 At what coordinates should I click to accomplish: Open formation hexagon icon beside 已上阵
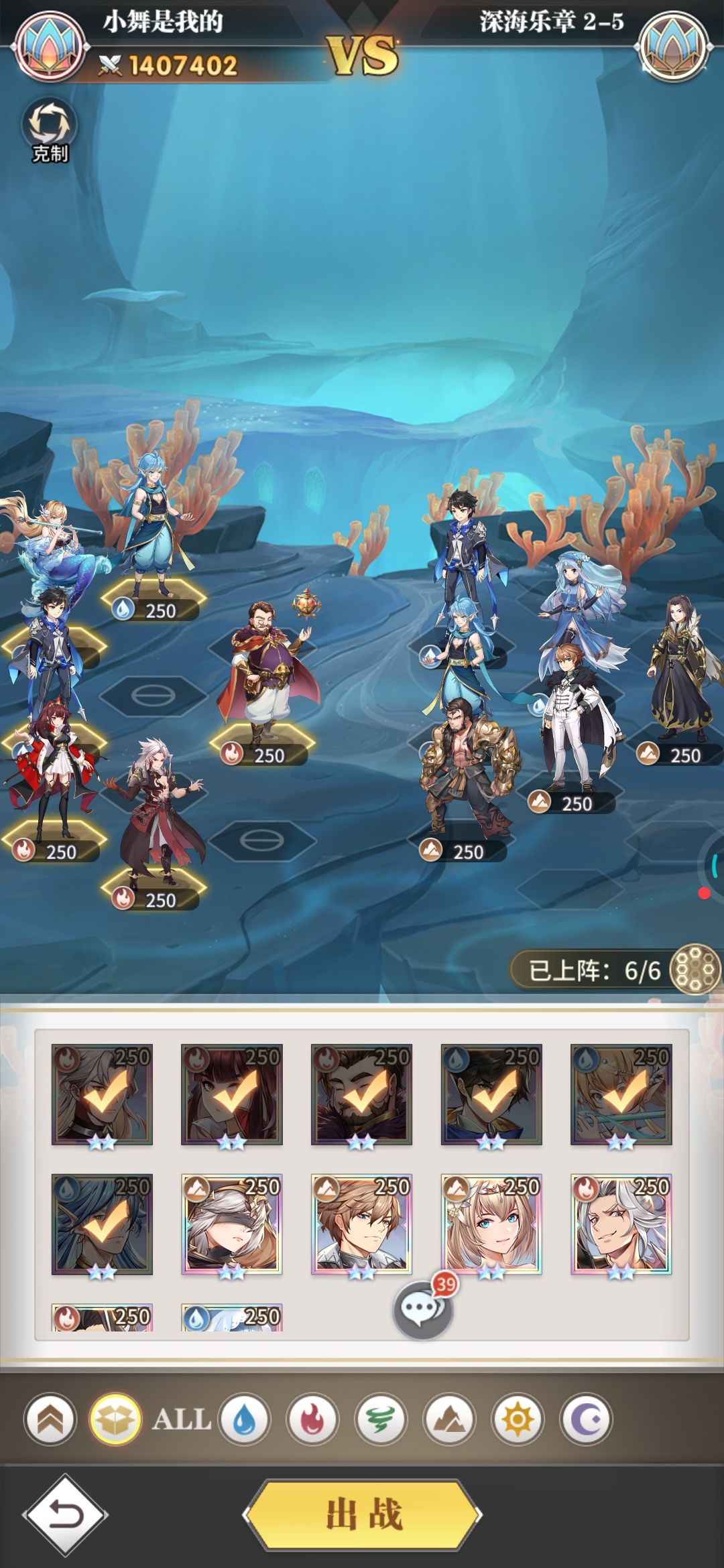[695, 969]
